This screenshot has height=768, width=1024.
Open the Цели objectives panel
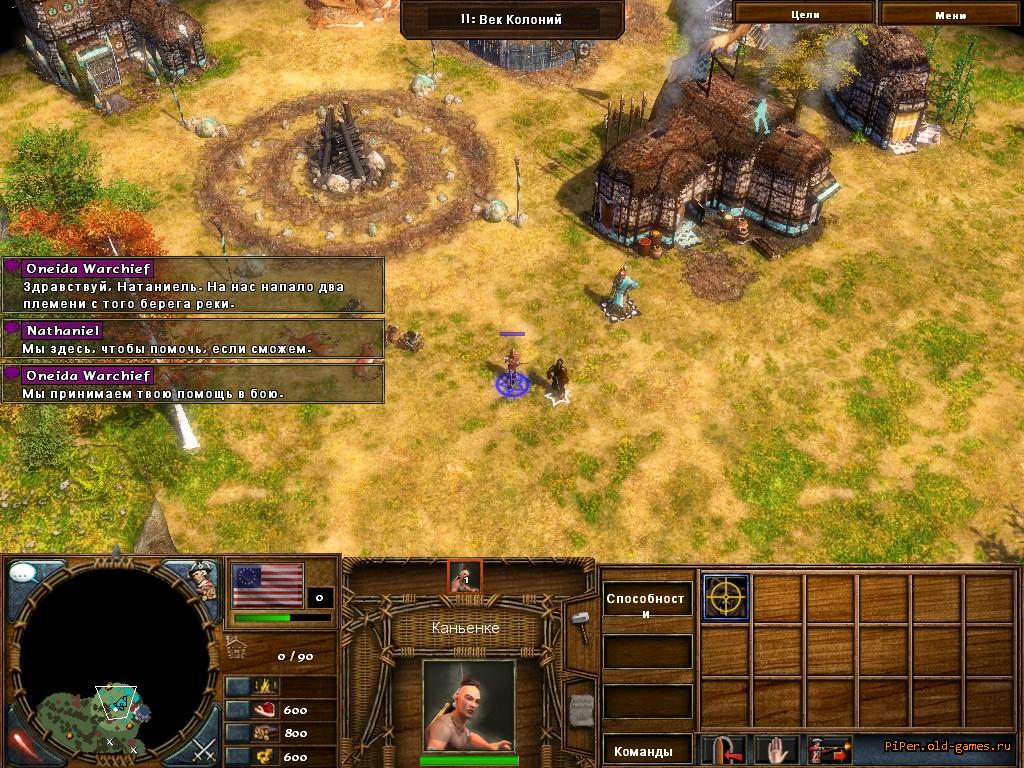coord(805,14)
